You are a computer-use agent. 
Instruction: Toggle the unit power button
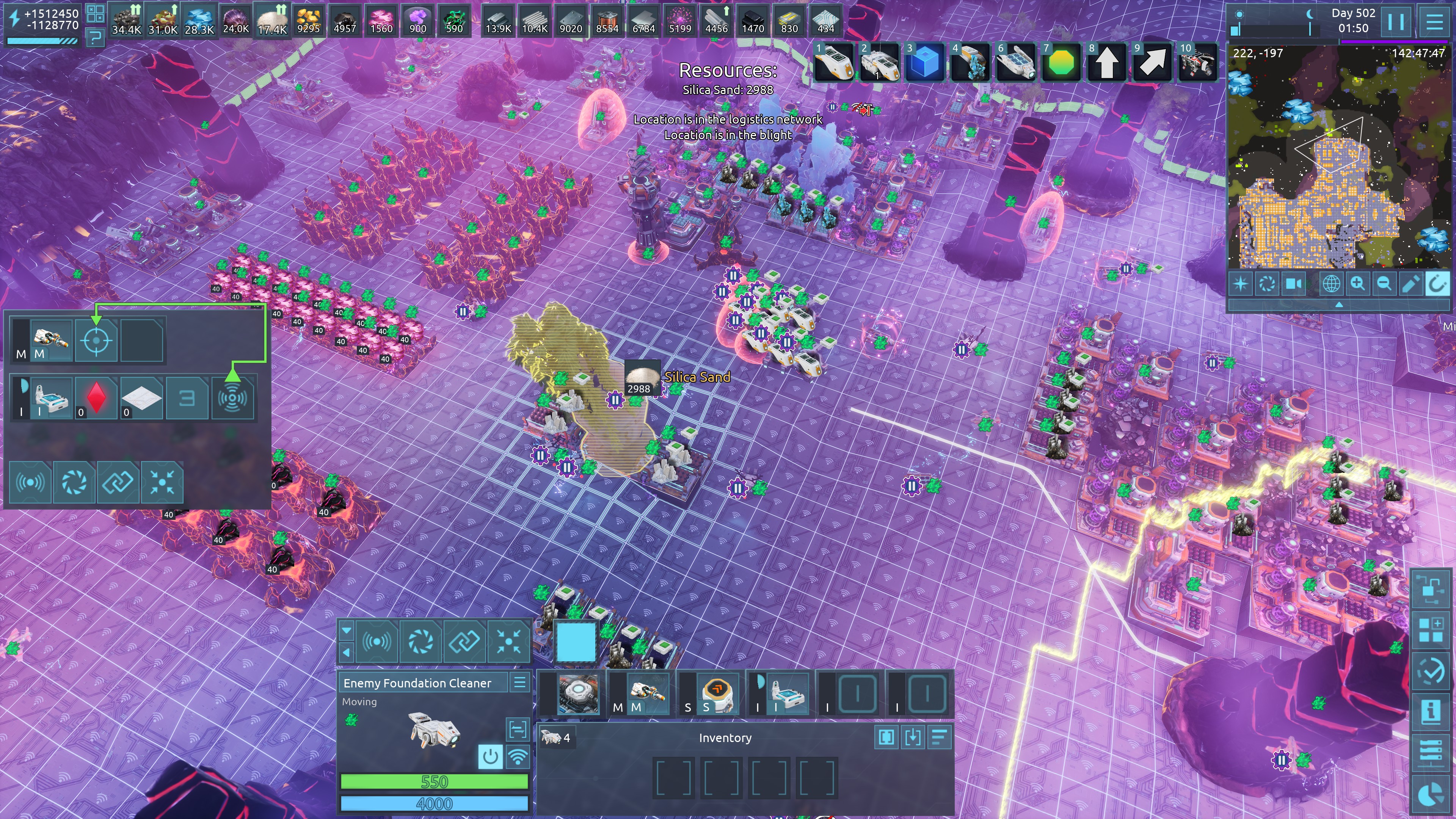click(x=490, y=756)
